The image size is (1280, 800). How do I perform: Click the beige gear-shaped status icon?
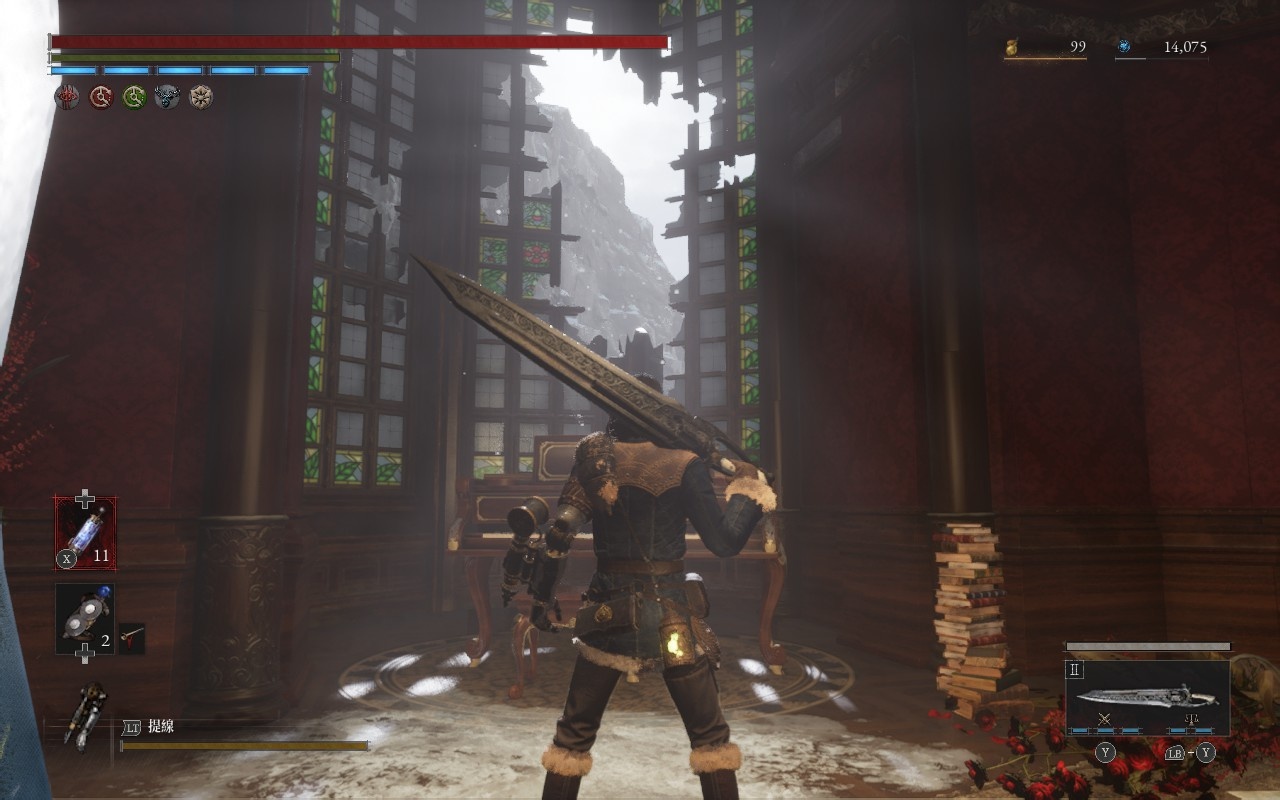point(201,97)
